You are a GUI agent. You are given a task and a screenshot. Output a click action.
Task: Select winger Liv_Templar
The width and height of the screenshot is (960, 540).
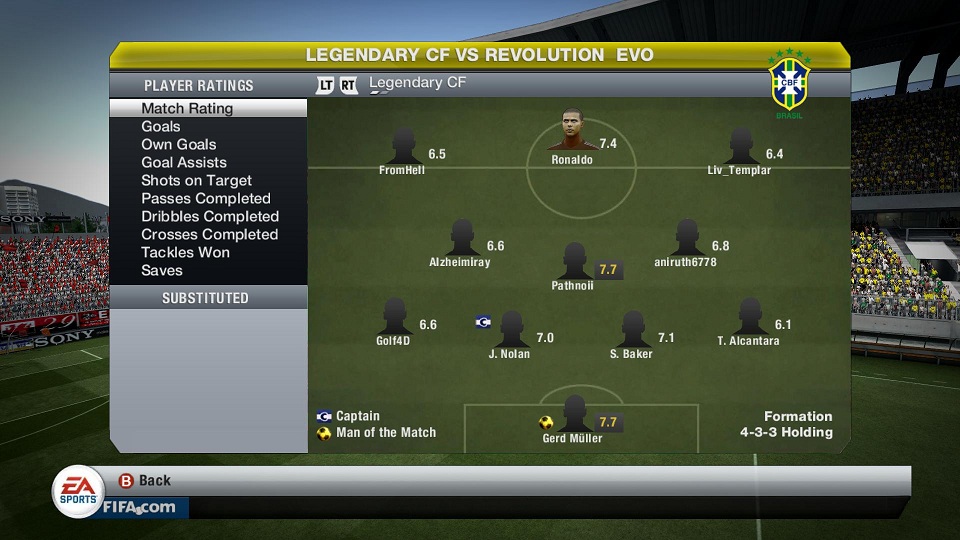point(740,147)
